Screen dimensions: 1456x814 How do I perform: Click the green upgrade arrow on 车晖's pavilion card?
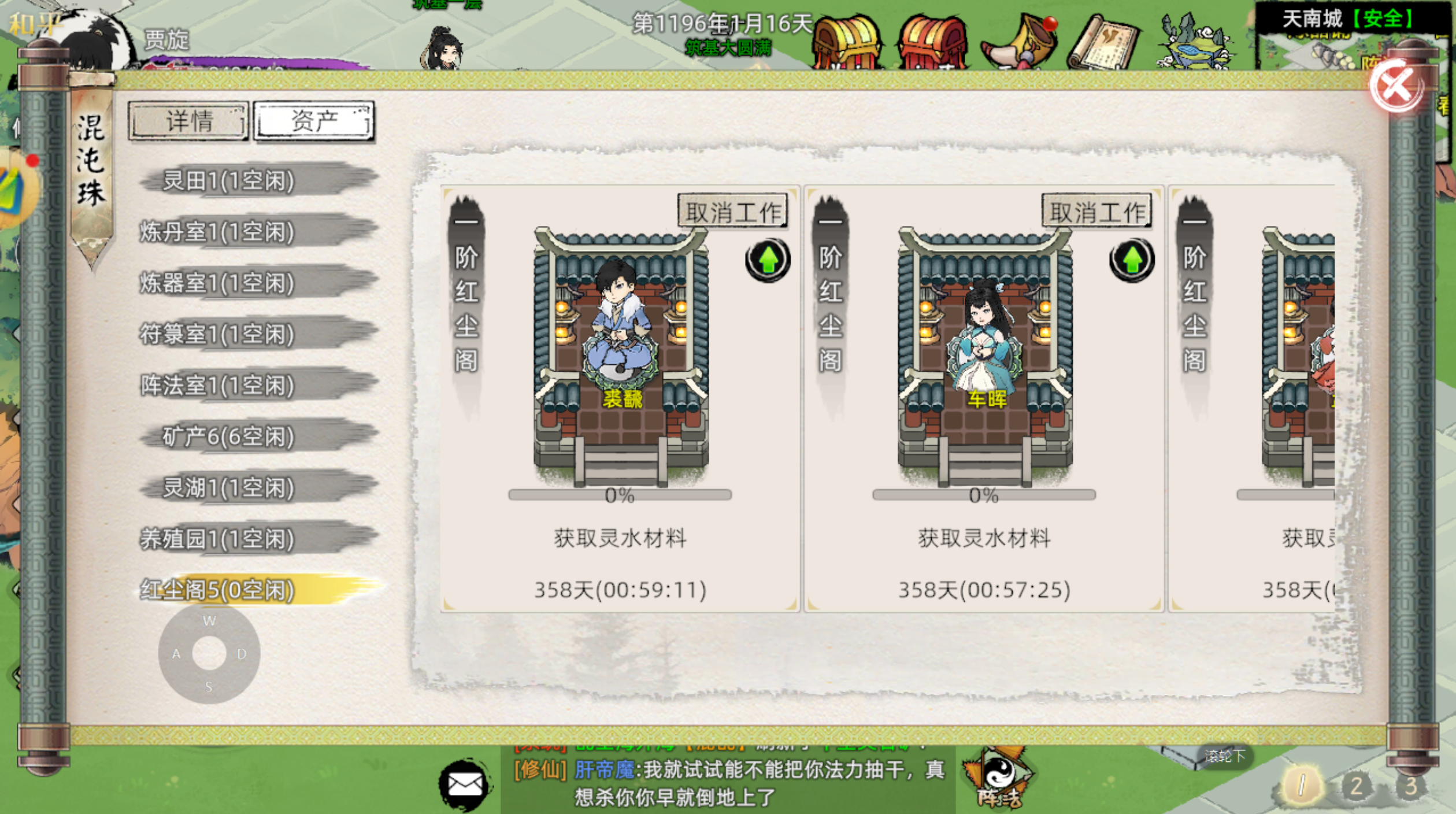[1131, 260]
